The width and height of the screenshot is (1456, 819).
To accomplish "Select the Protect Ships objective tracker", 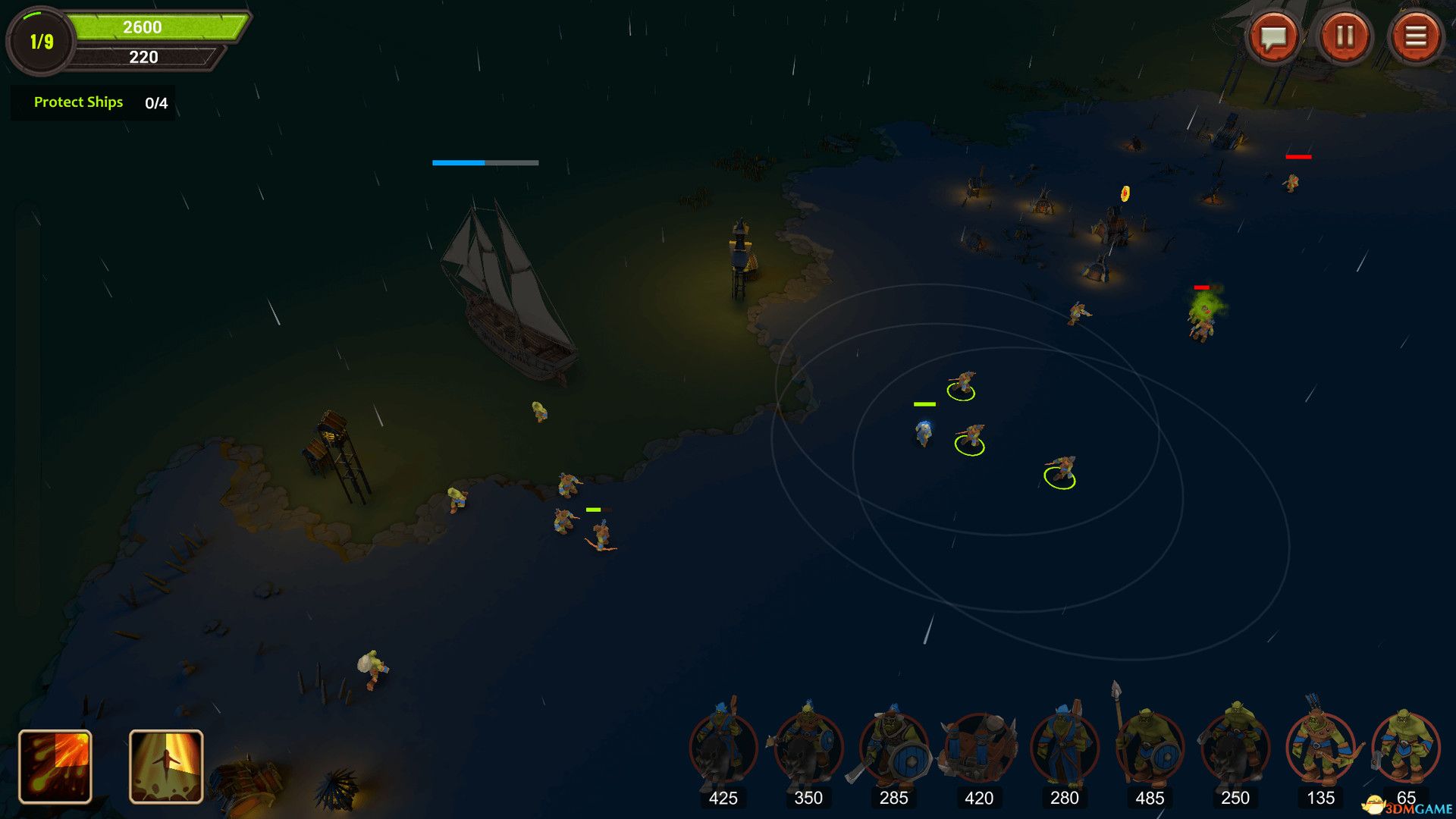I will coord(93,102).
